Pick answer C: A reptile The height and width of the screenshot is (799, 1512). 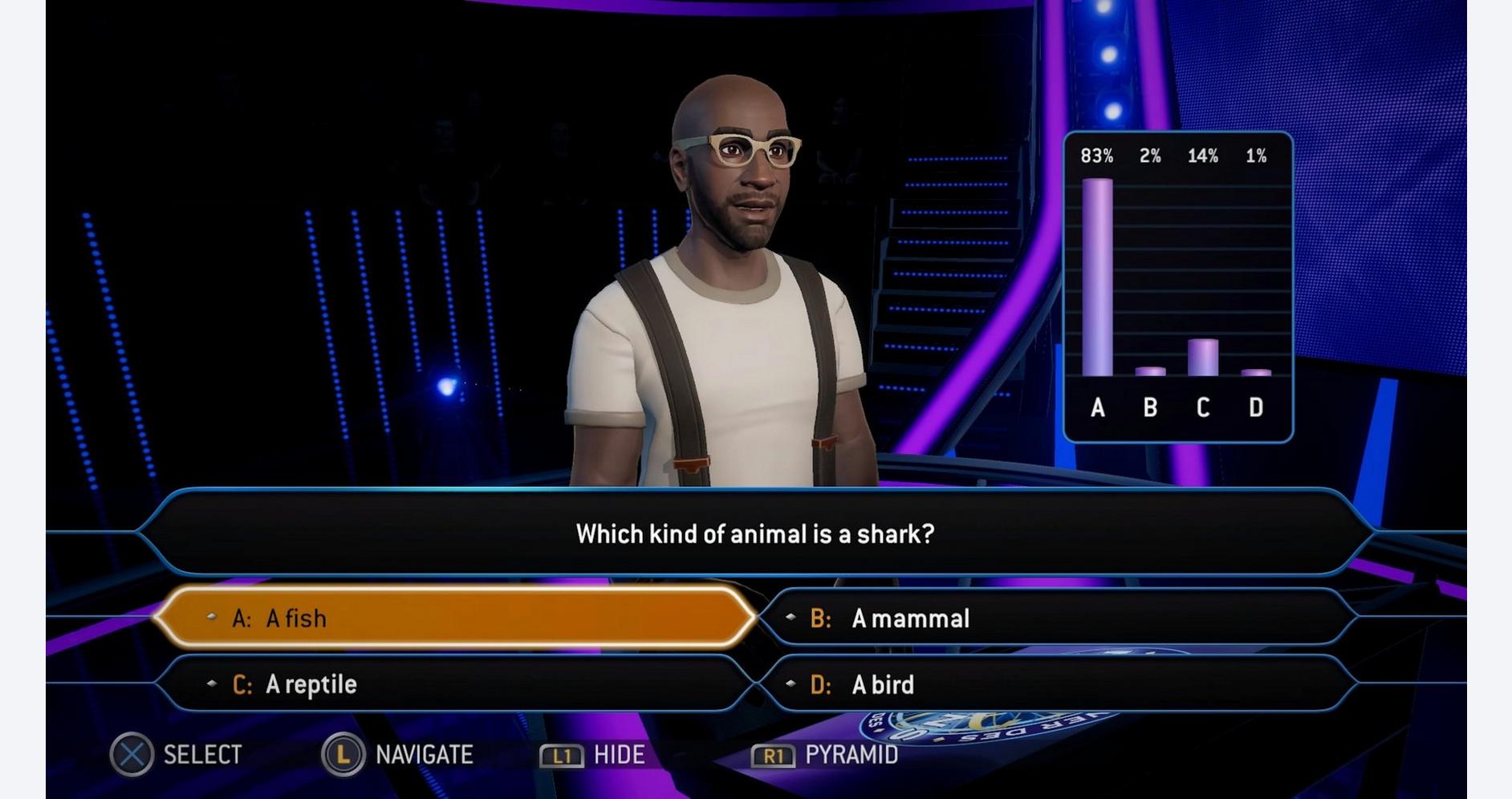point(453,684)
